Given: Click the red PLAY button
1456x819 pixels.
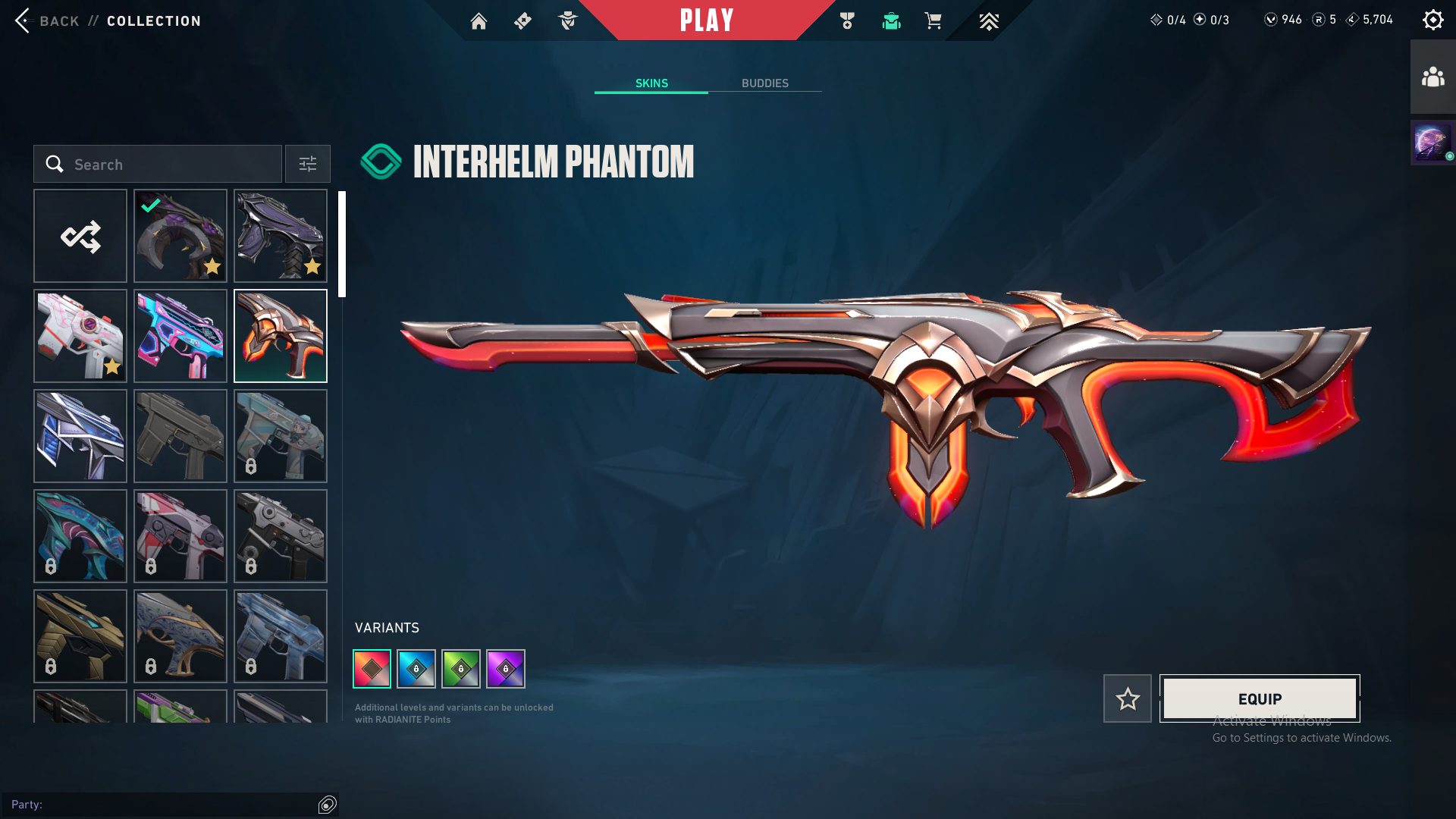Looking at the screenshot, I should pos(706,20).
